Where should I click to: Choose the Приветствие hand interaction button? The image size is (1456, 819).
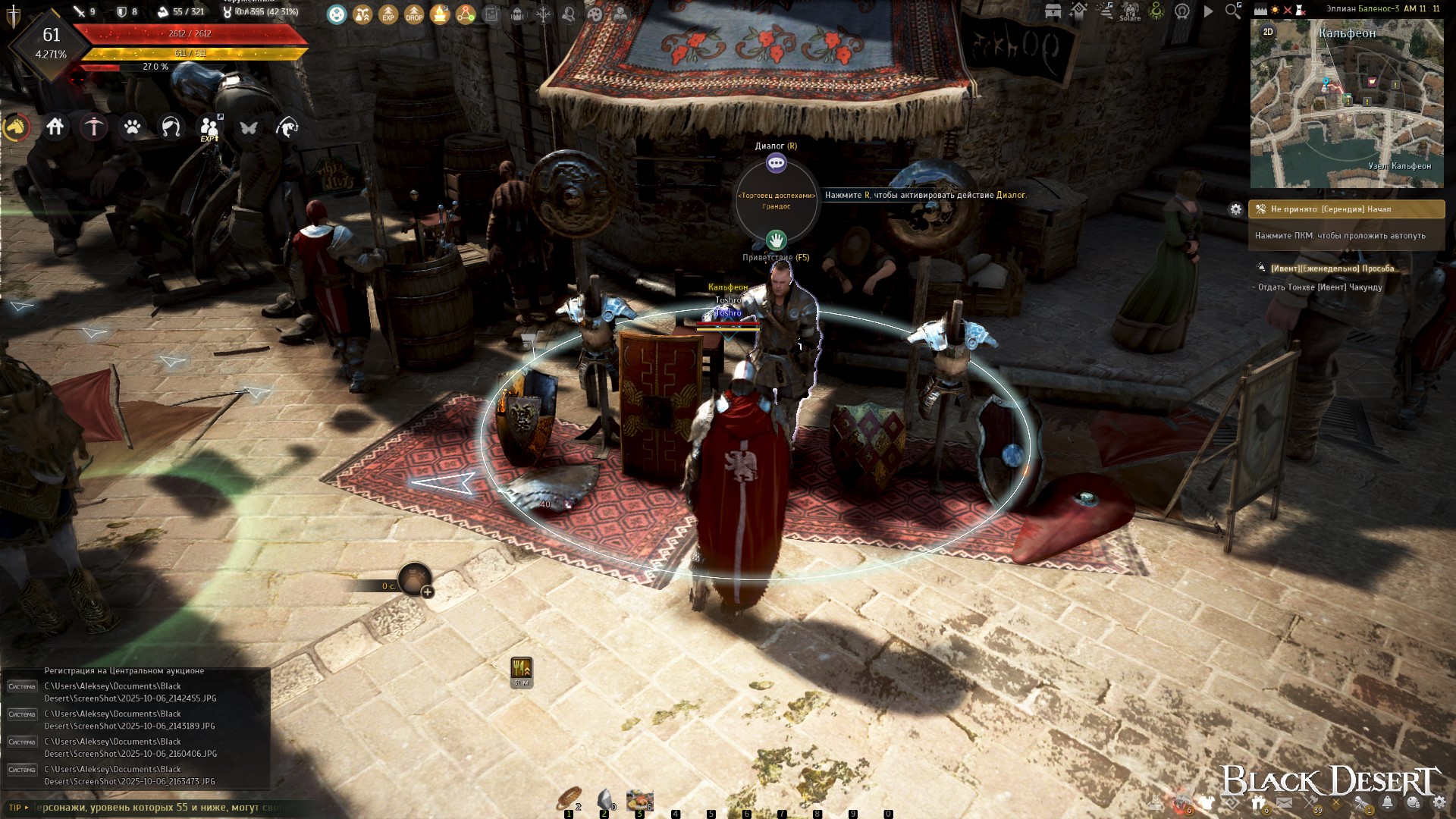776,240
